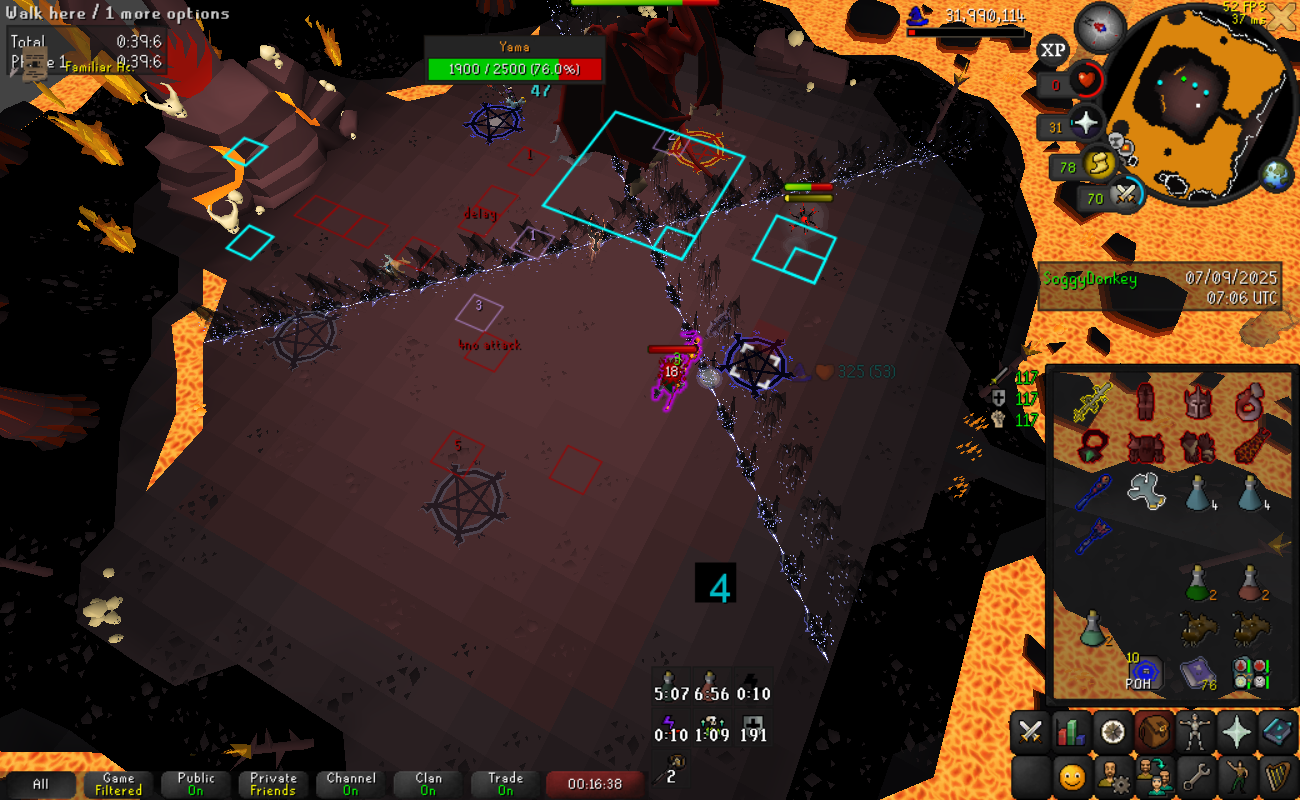
Task: Select the POH teleport tablet in inventory
Action: click(x=1145, y=672)
